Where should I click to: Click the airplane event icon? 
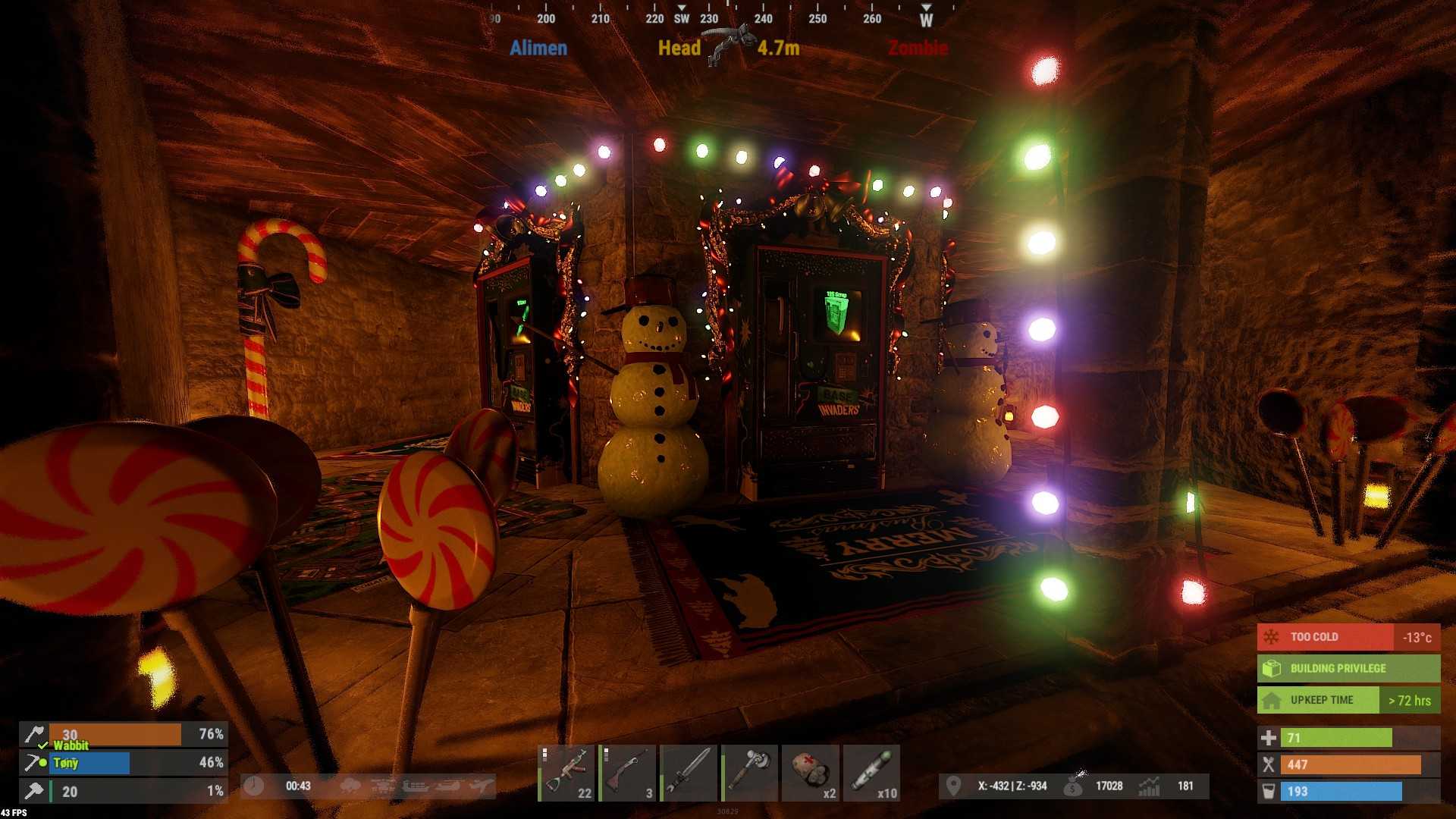point(482,786)
